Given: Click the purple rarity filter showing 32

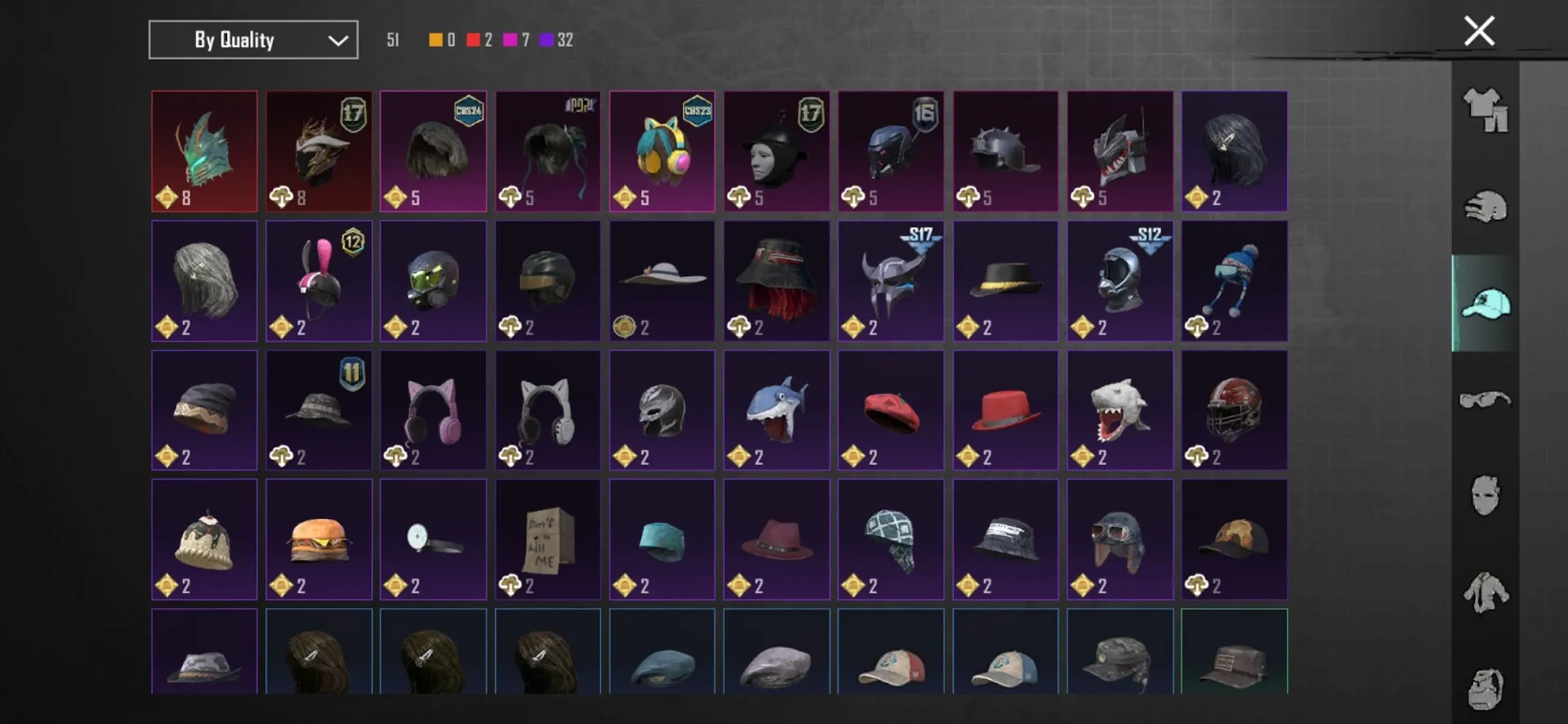Looking at the screenshot, I should (x=554, y=38).
